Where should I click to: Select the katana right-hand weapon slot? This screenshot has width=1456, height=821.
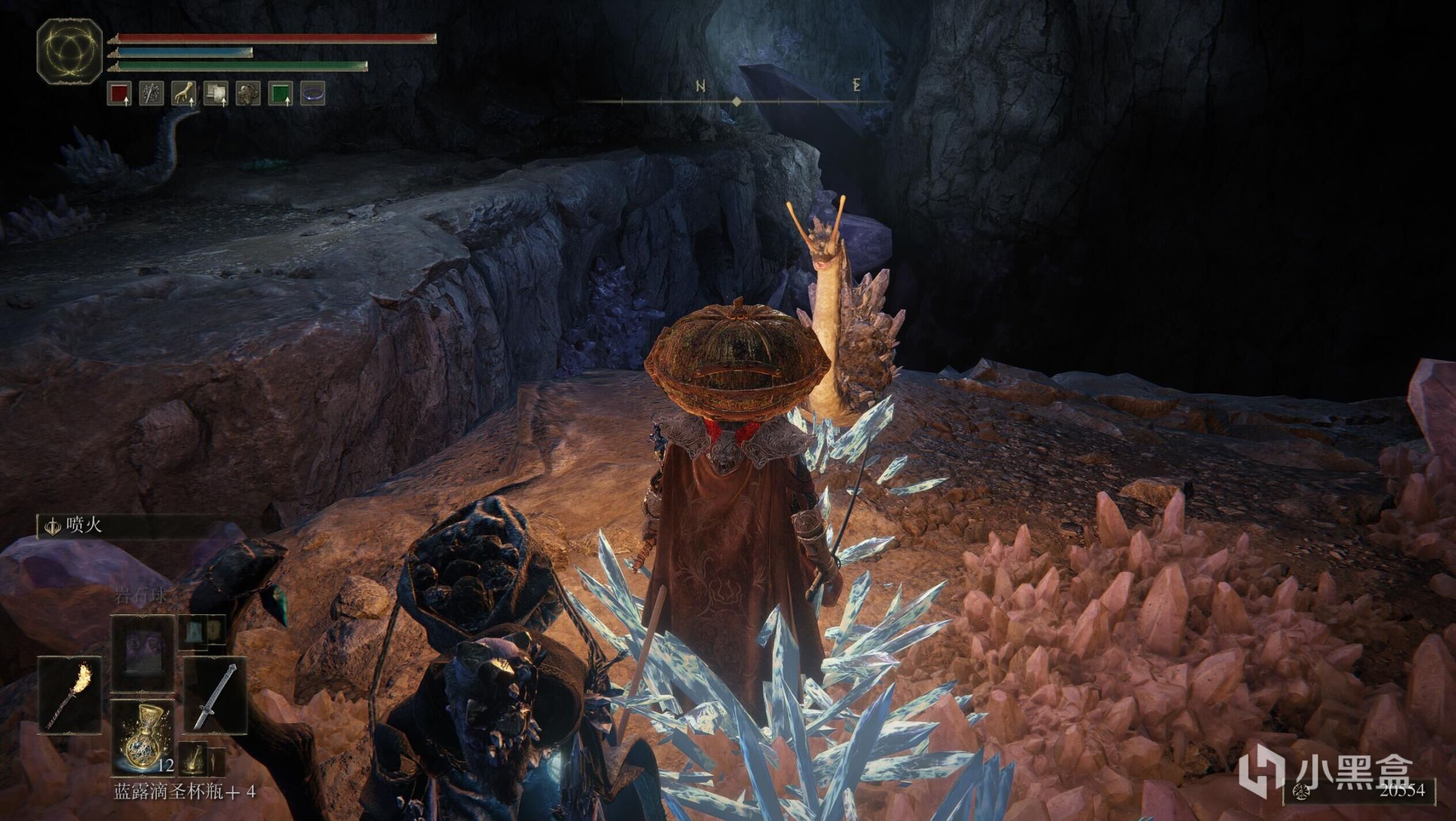[216, 696]
